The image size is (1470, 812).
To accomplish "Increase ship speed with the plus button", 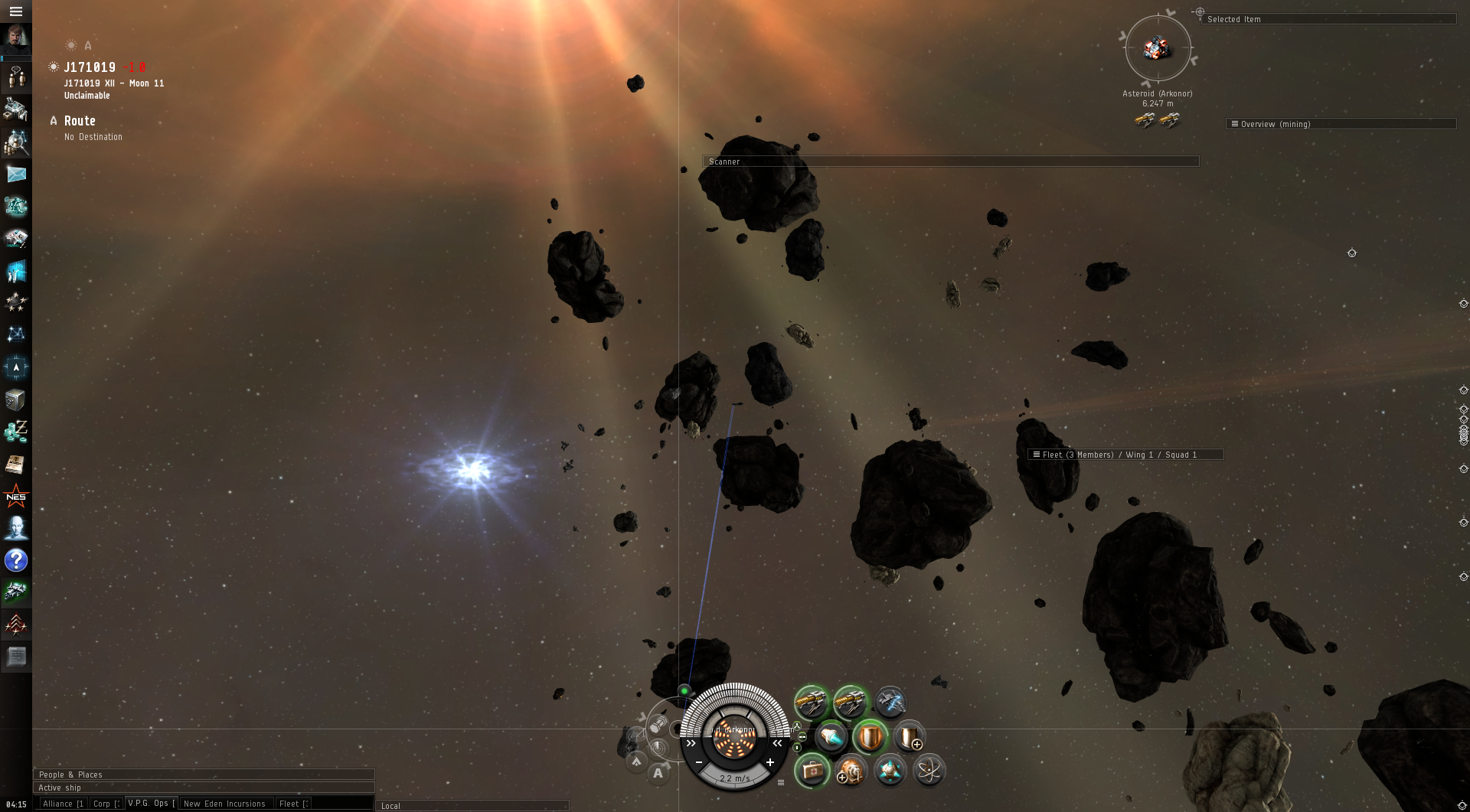I will click(x=770, y=762).
